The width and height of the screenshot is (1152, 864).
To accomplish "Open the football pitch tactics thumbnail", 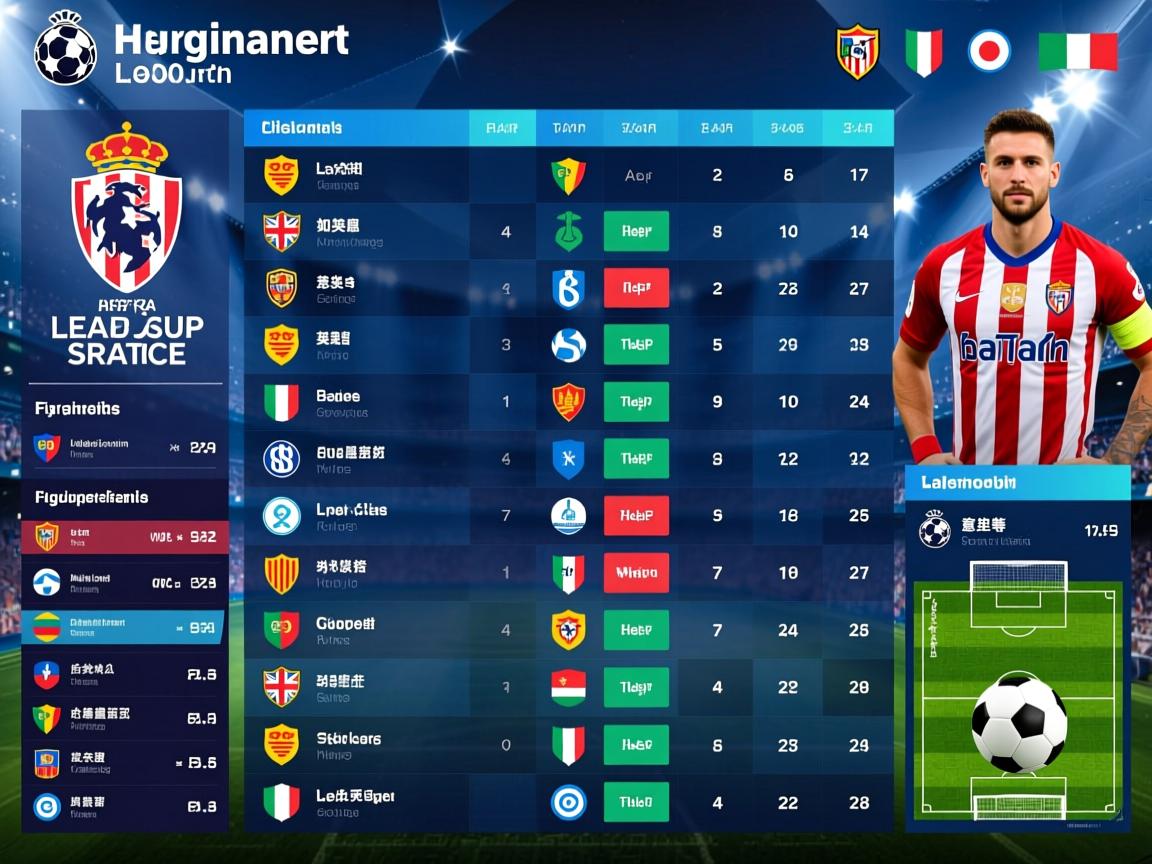I will pyautogui.click(x=1018, y=690).
